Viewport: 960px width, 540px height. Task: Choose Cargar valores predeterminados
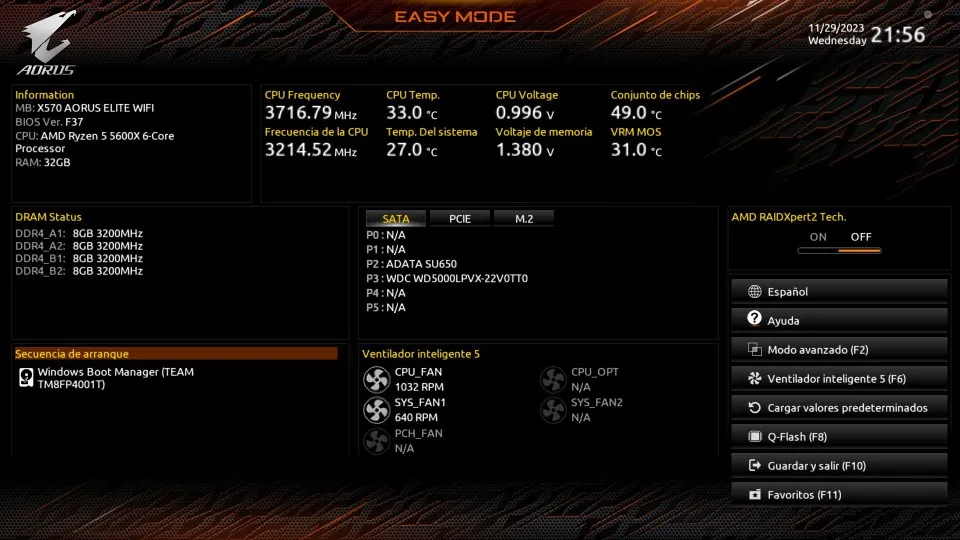pyautogui.click(x=838, y=408)
